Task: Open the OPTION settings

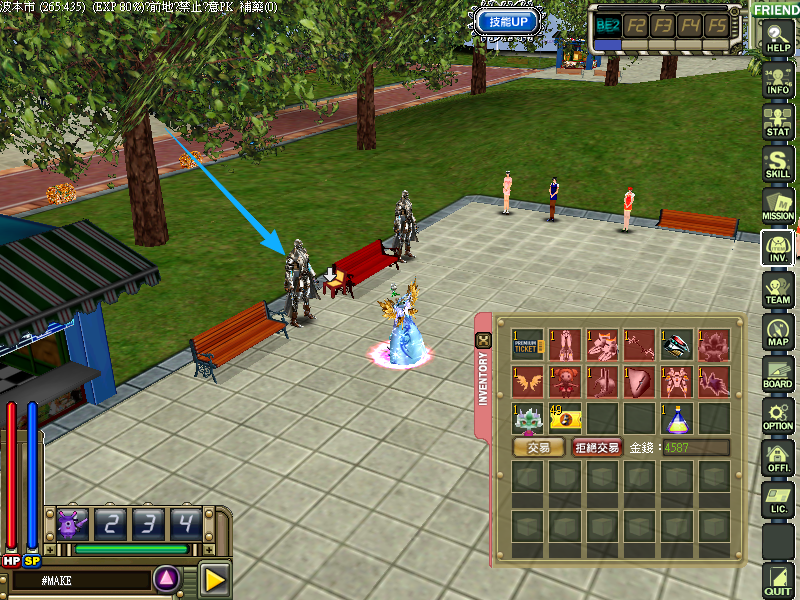Action: [777, 415]
